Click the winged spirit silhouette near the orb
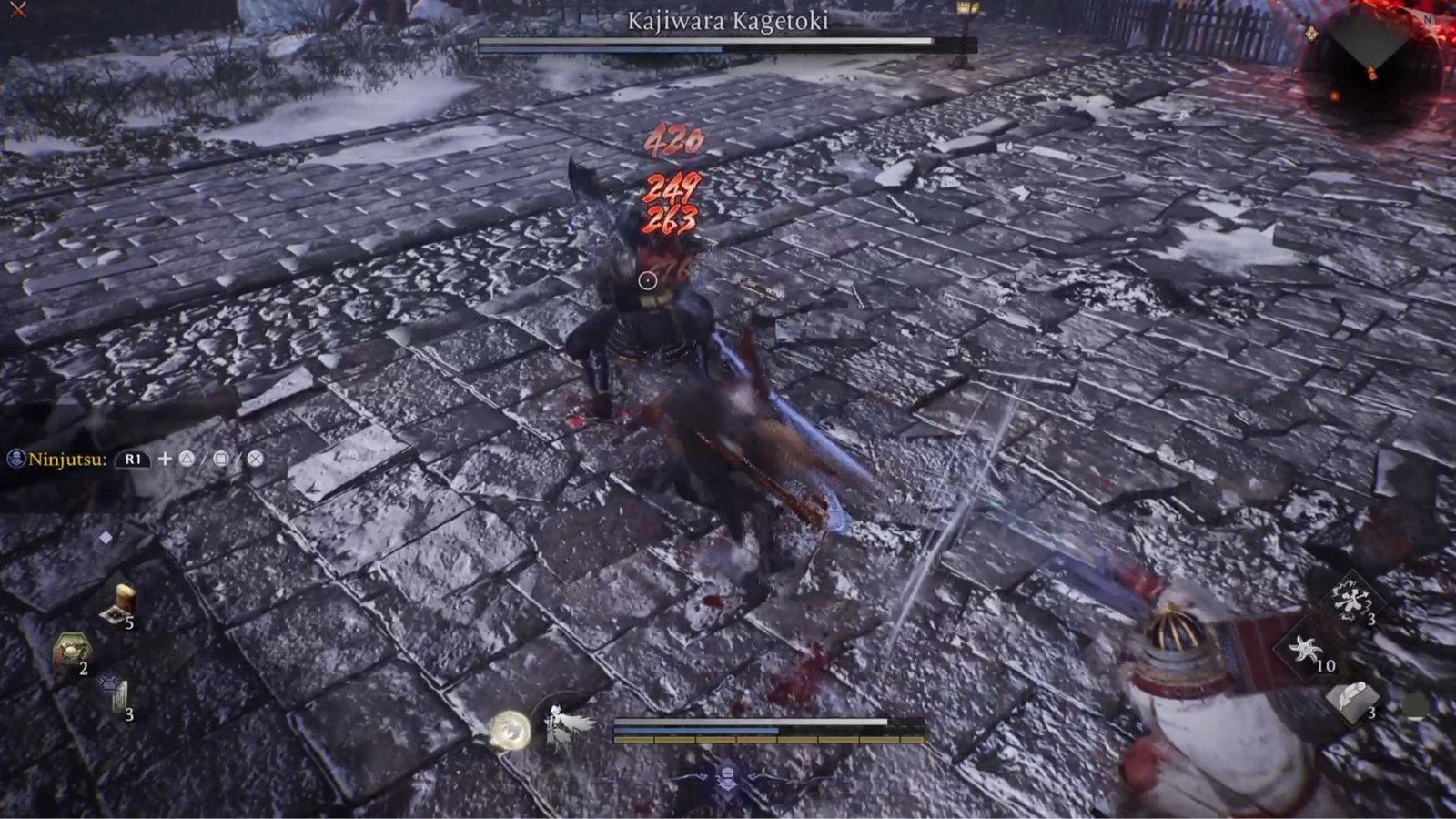1456x819 pixels. pyautogui.click(x=560, y=728)
